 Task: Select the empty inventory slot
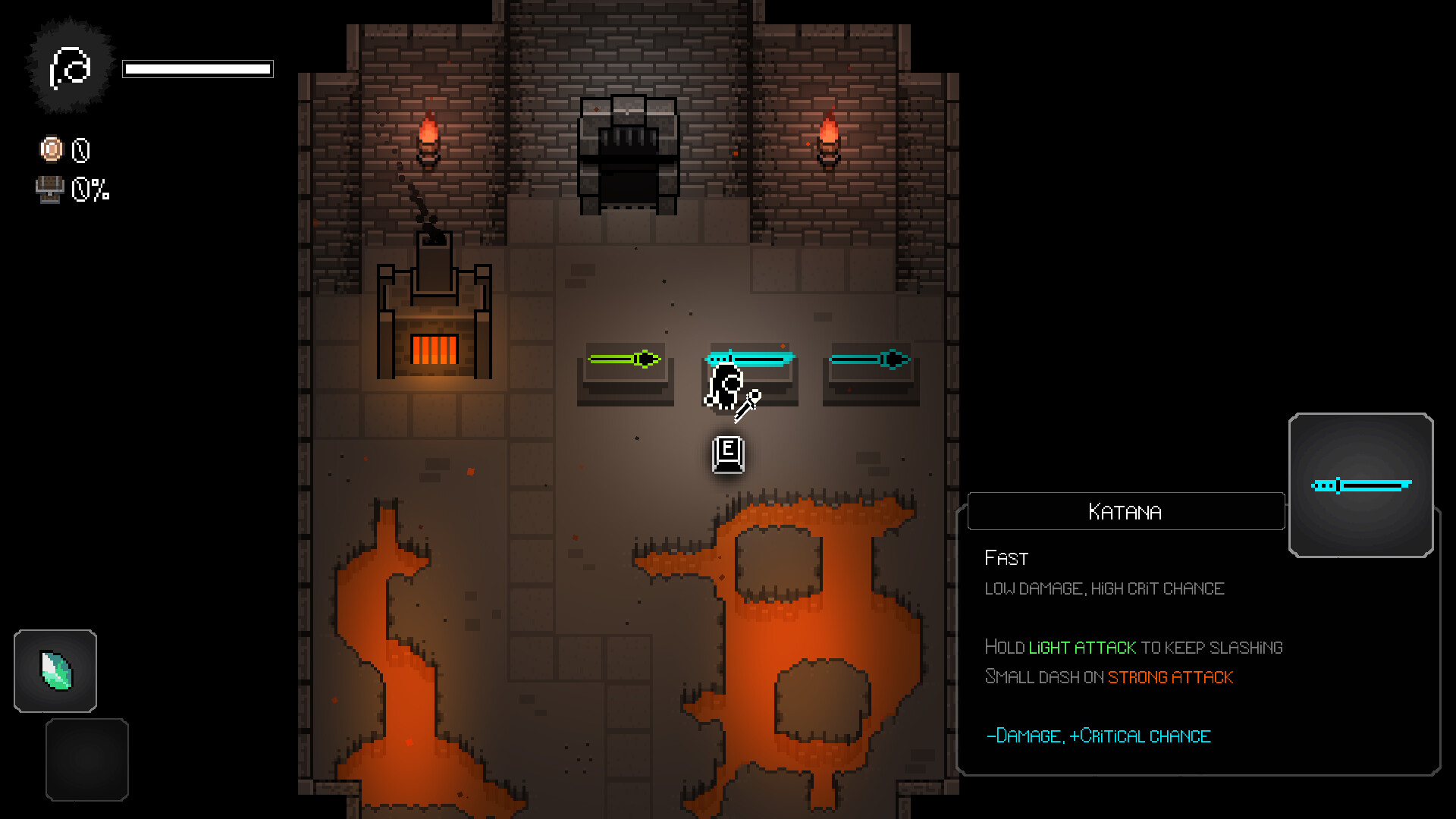(86, 759)
